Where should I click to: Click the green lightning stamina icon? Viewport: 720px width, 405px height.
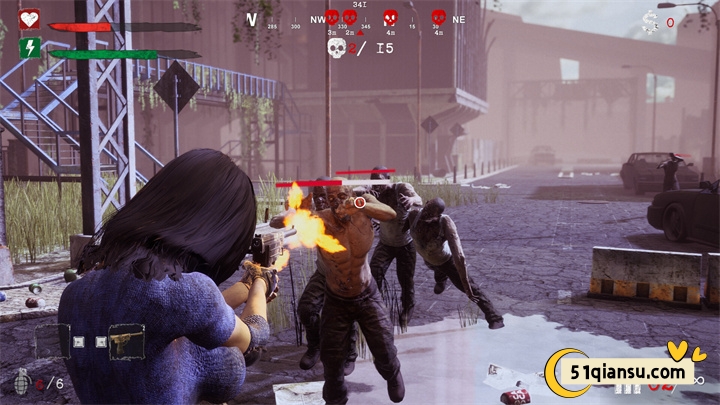pos(30,47)
